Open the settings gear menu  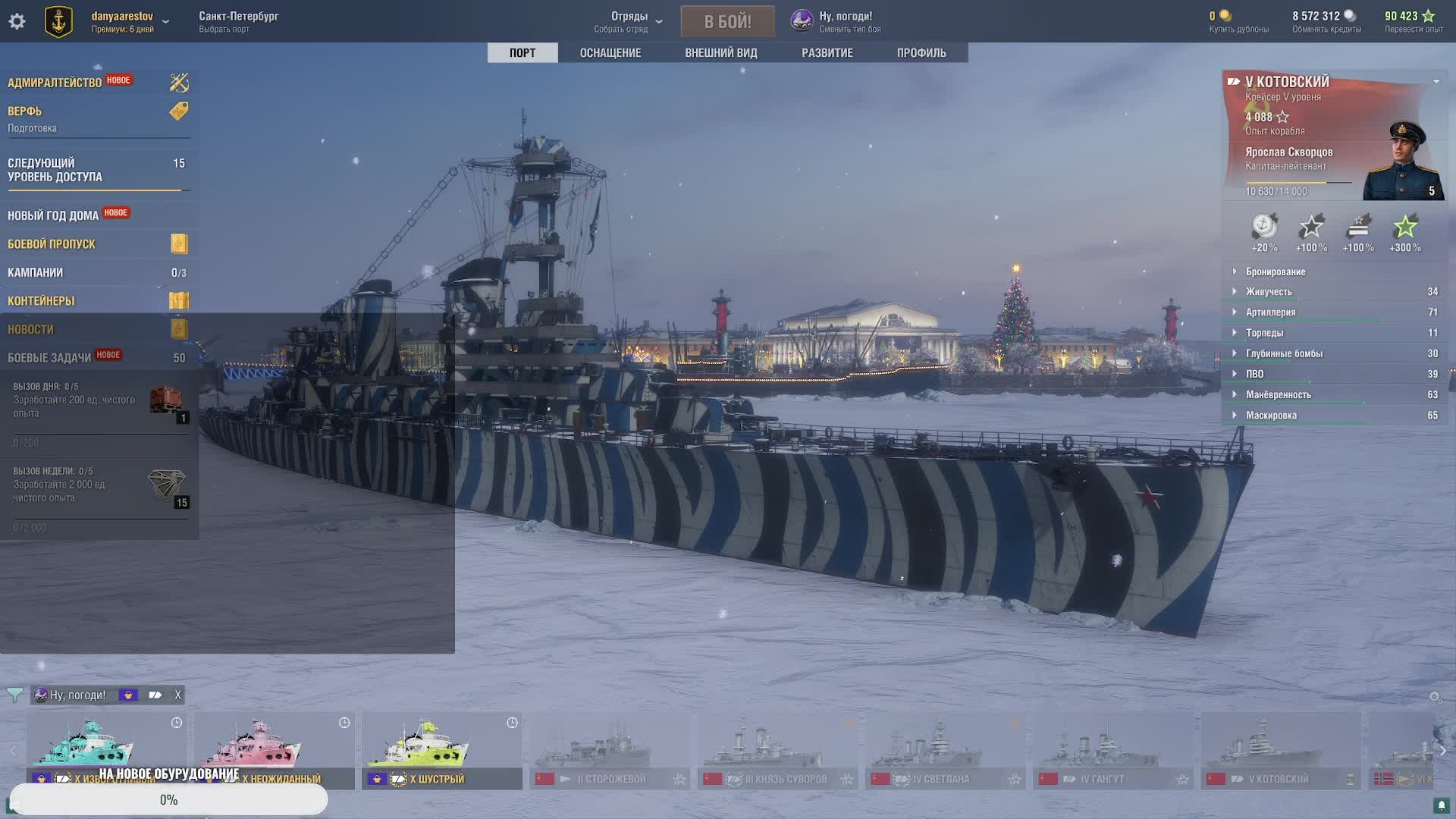coord(17,21)
